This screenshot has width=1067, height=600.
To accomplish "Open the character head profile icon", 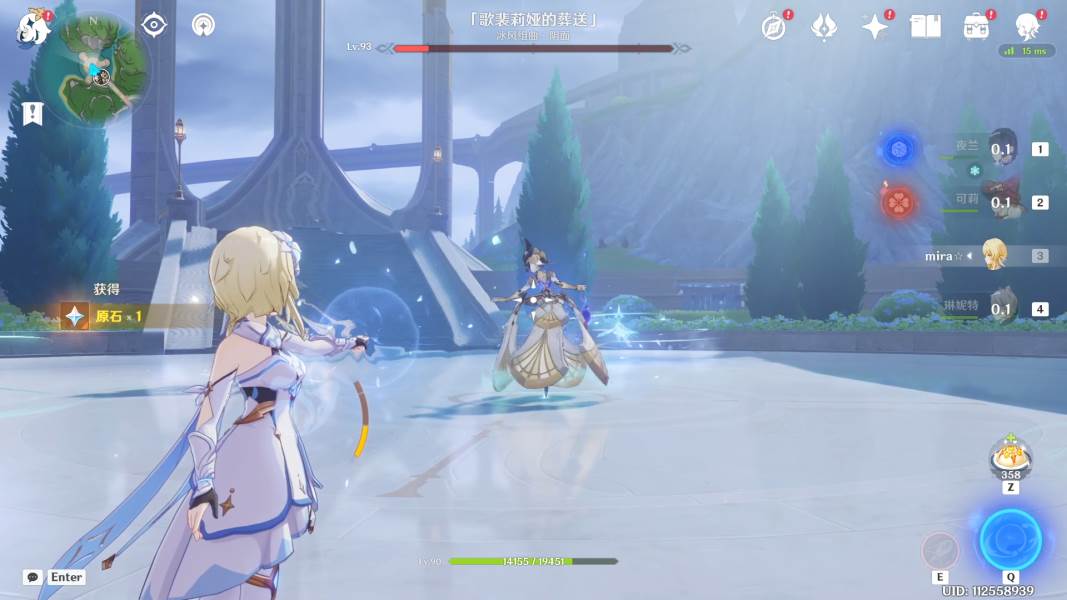I will [1027, 26].
